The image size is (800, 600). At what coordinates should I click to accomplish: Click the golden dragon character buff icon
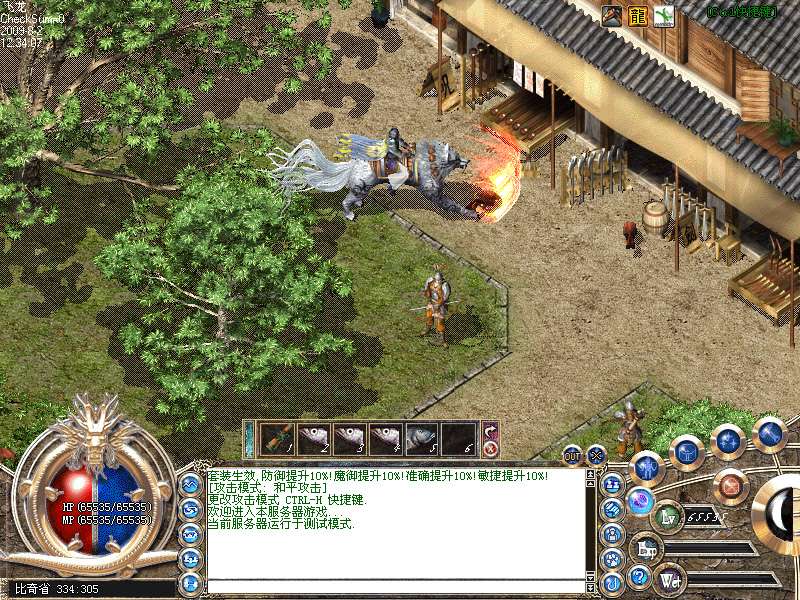[x=638, y=16]
